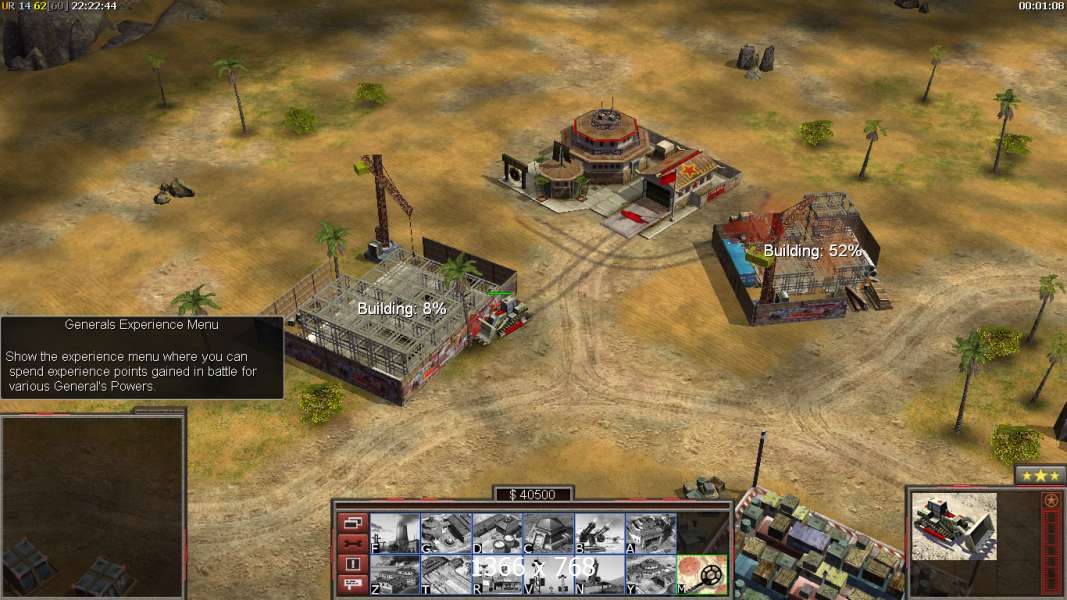Screen dimensions: 1067x600
Task: Click the red wrench button
Action: tap(353, 543)
